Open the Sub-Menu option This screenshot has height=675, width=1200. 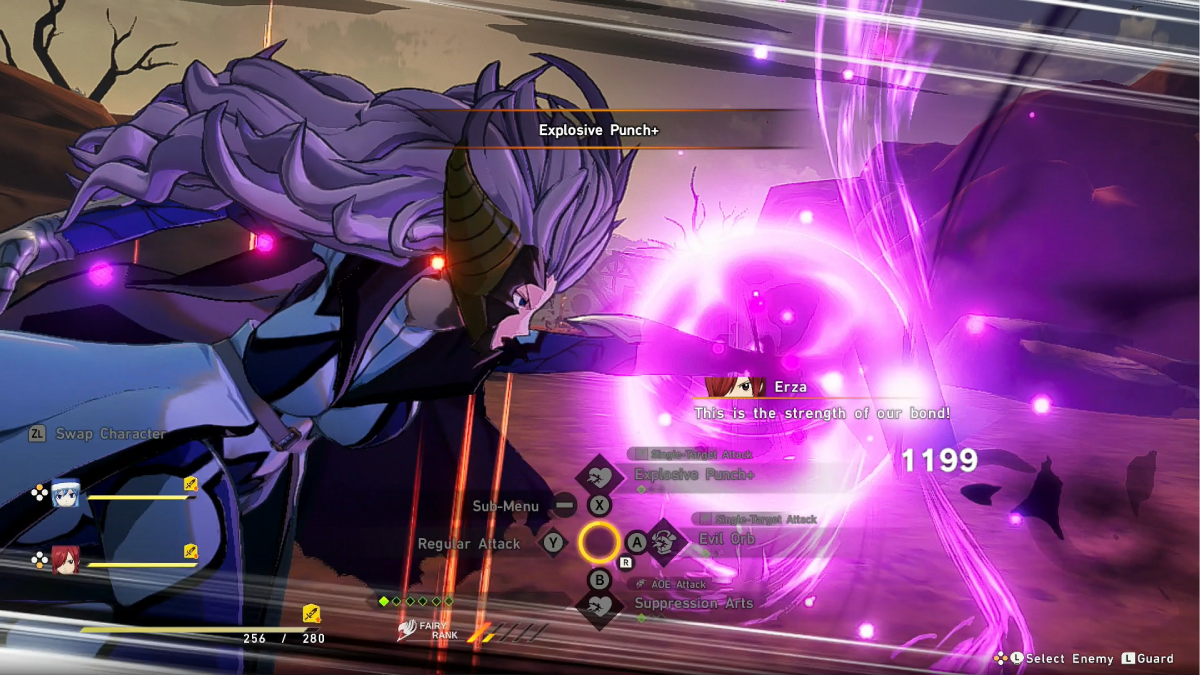[506, 506]
